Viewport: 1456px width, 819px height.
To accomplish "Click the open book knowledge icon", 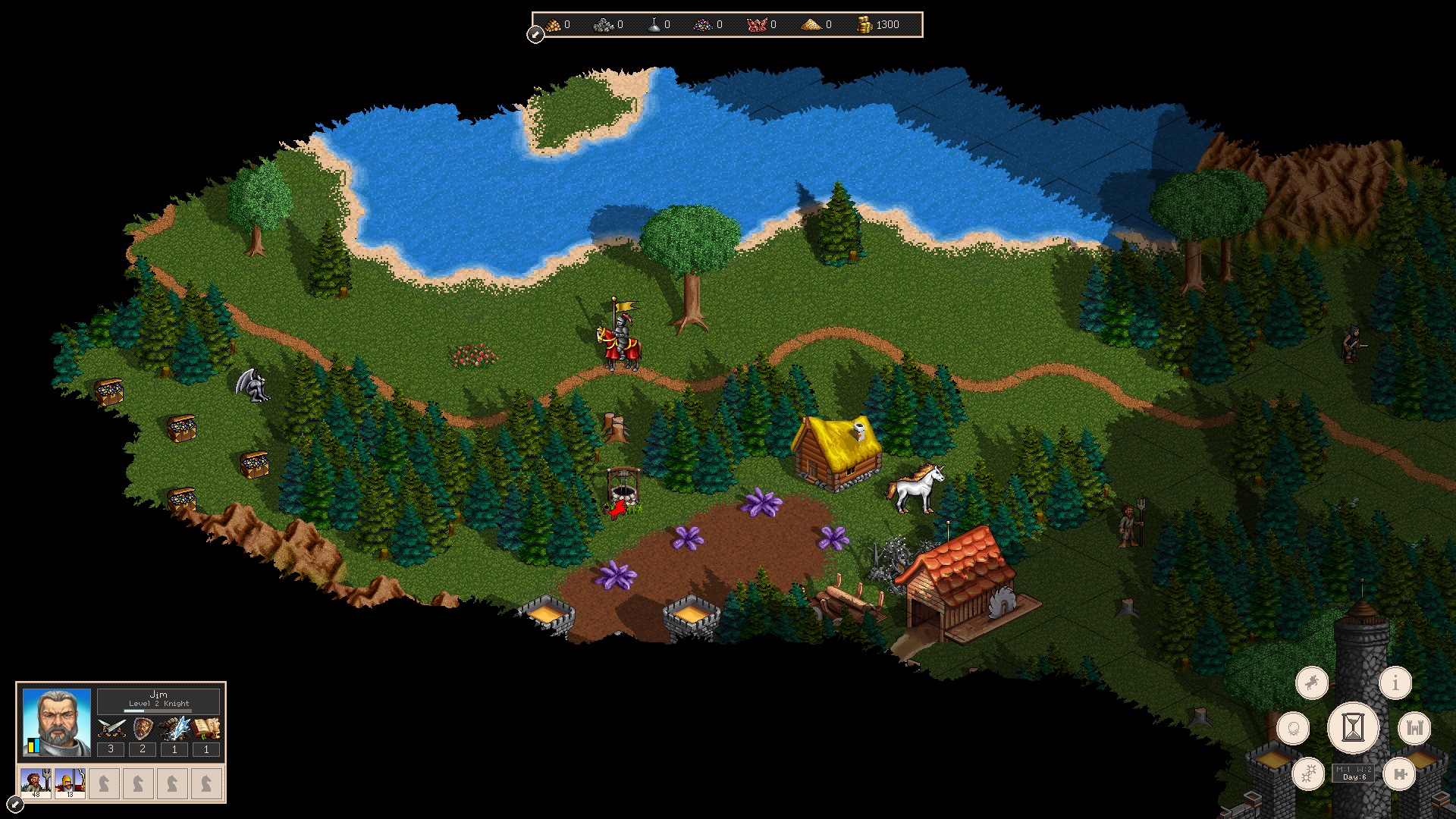I will coord(206,729).
